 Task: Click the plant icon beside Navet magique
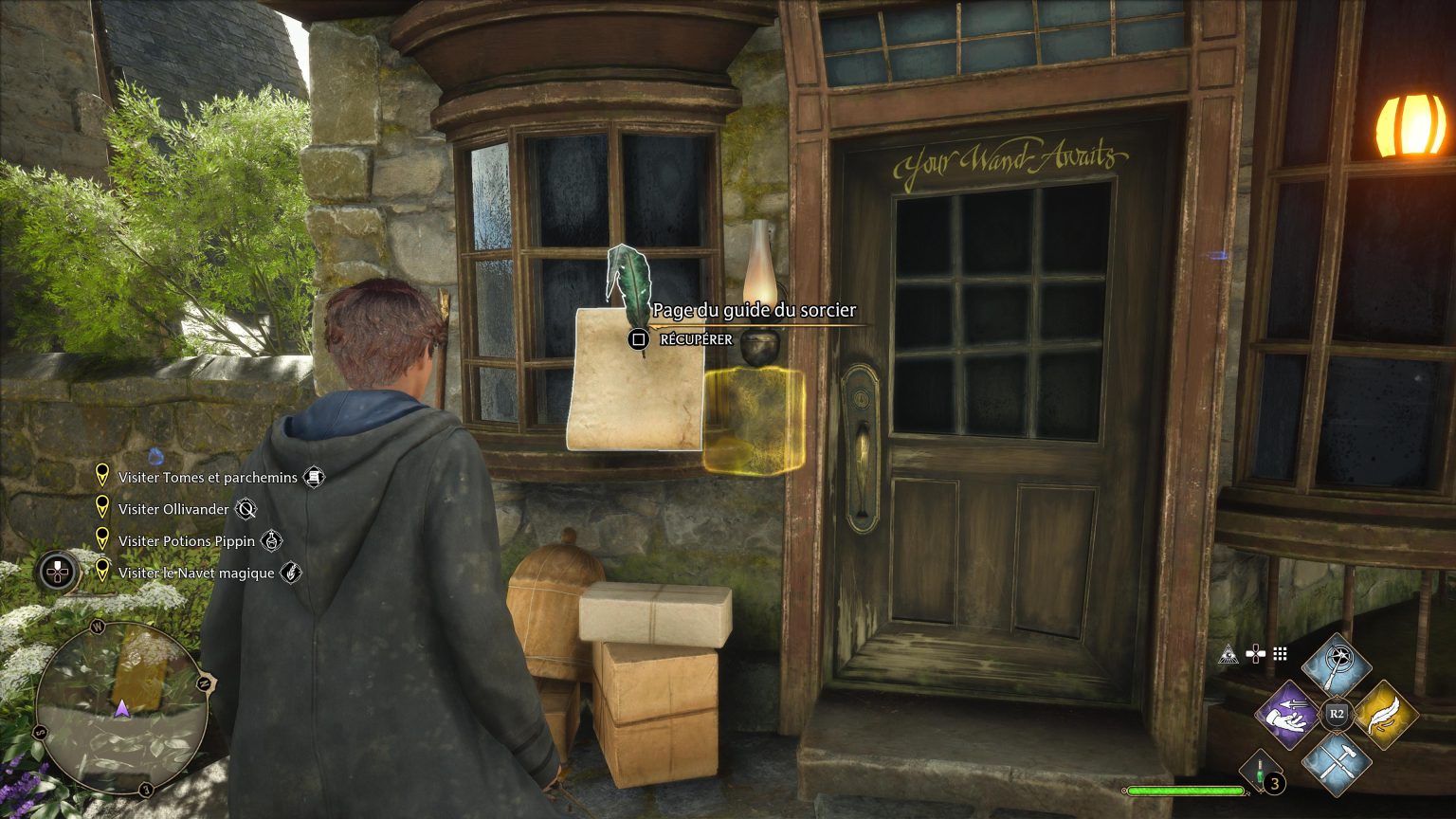pos(291,573)
